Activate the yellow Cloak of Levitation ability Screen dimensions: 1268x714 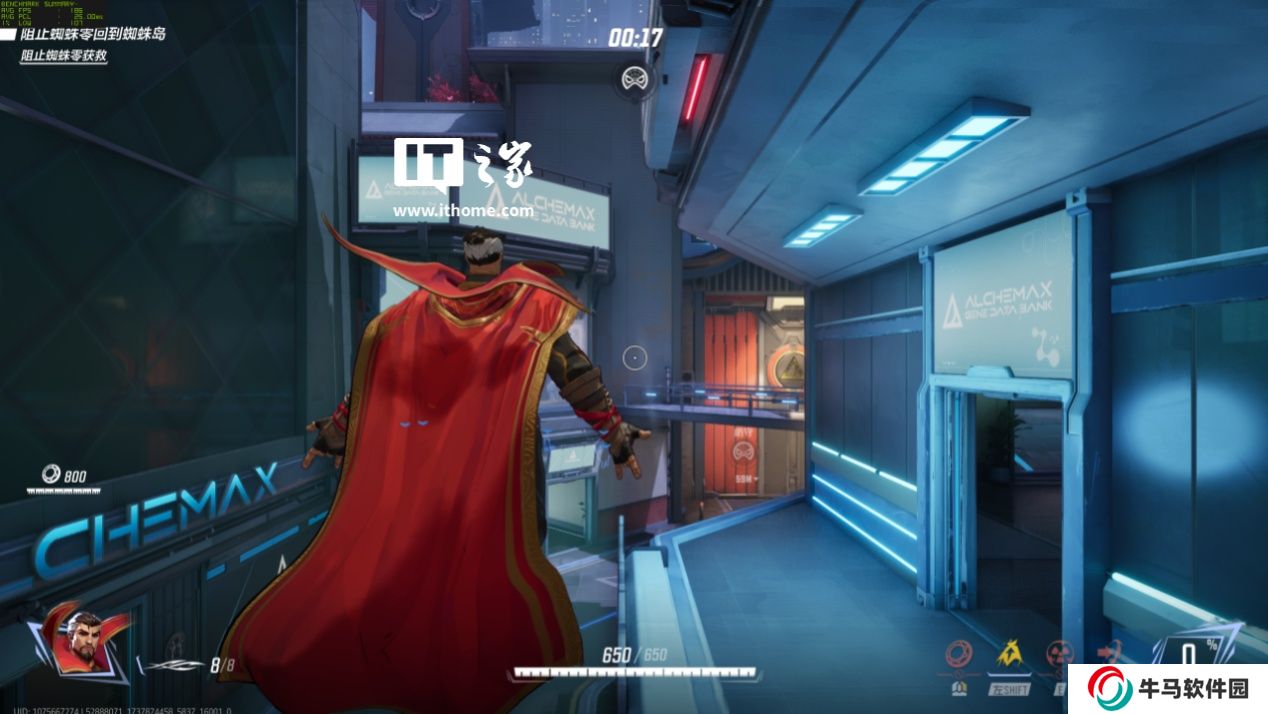[1009, 655]
